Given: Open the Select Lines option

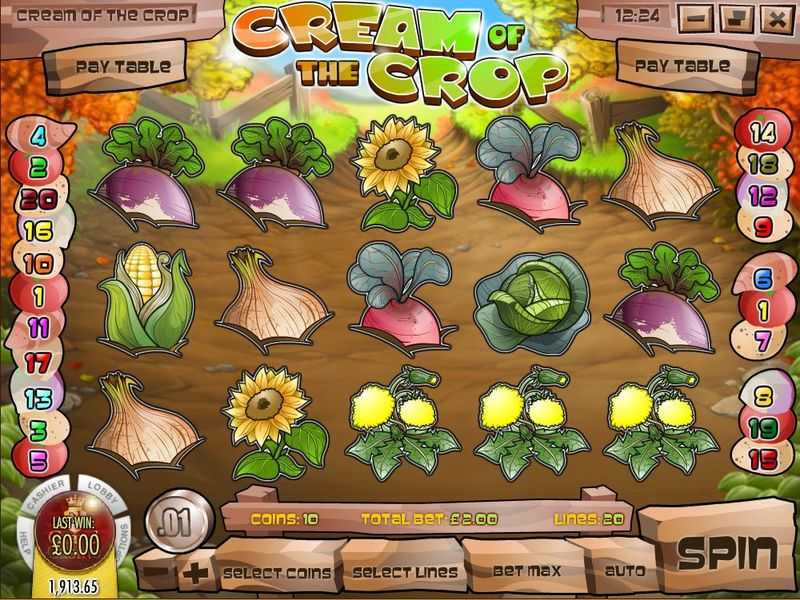Looking at the screenshot, I should pyautogui.click(x=403, y=572).
